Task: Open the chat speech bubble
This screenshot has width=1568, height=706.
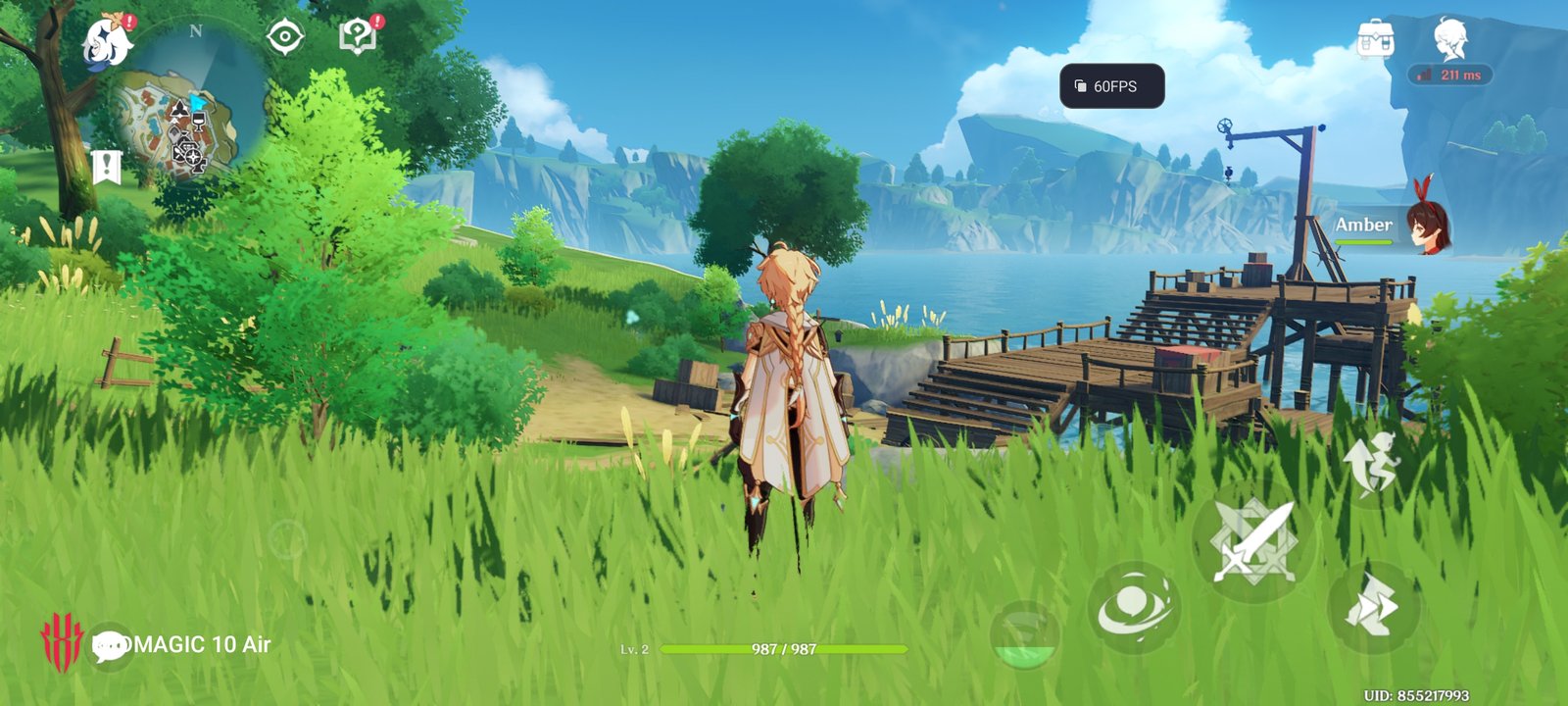Action: point(110,645)
